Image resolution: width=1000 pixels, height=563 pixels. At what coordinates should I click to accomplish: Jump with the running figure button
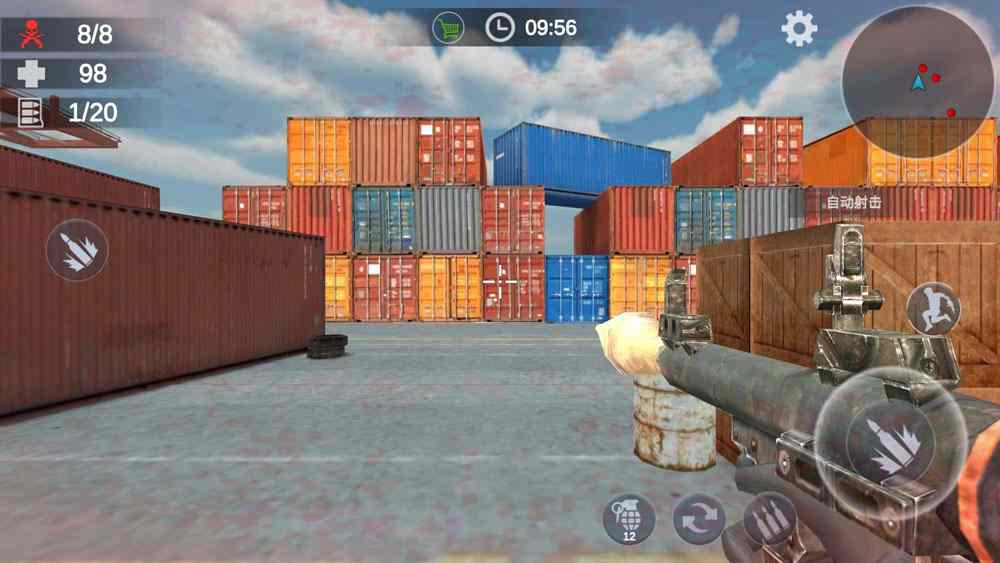pos(933,308)
